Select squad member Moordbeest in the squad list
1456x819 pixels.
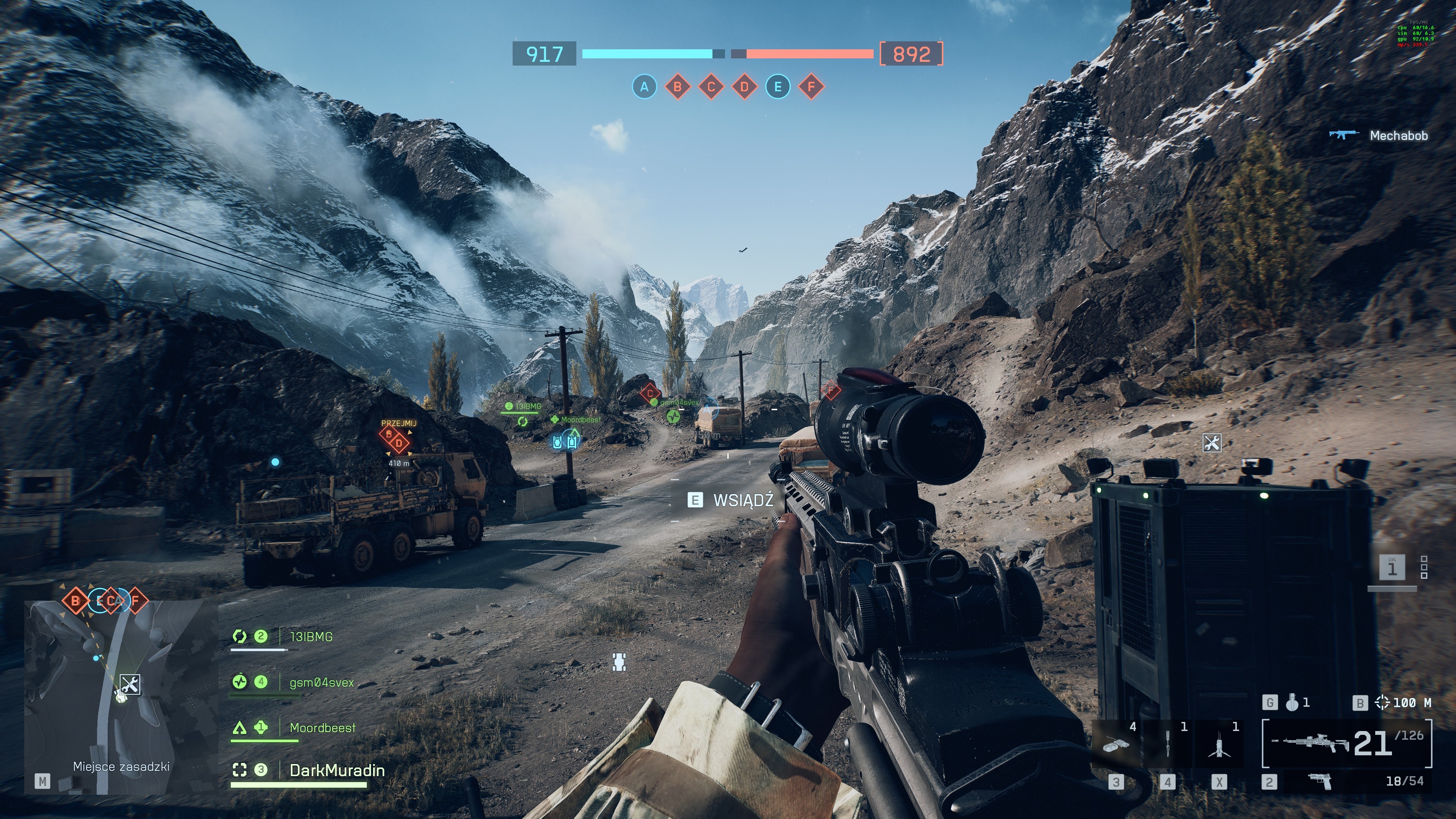pyautogui.click(x=322, y=728)
